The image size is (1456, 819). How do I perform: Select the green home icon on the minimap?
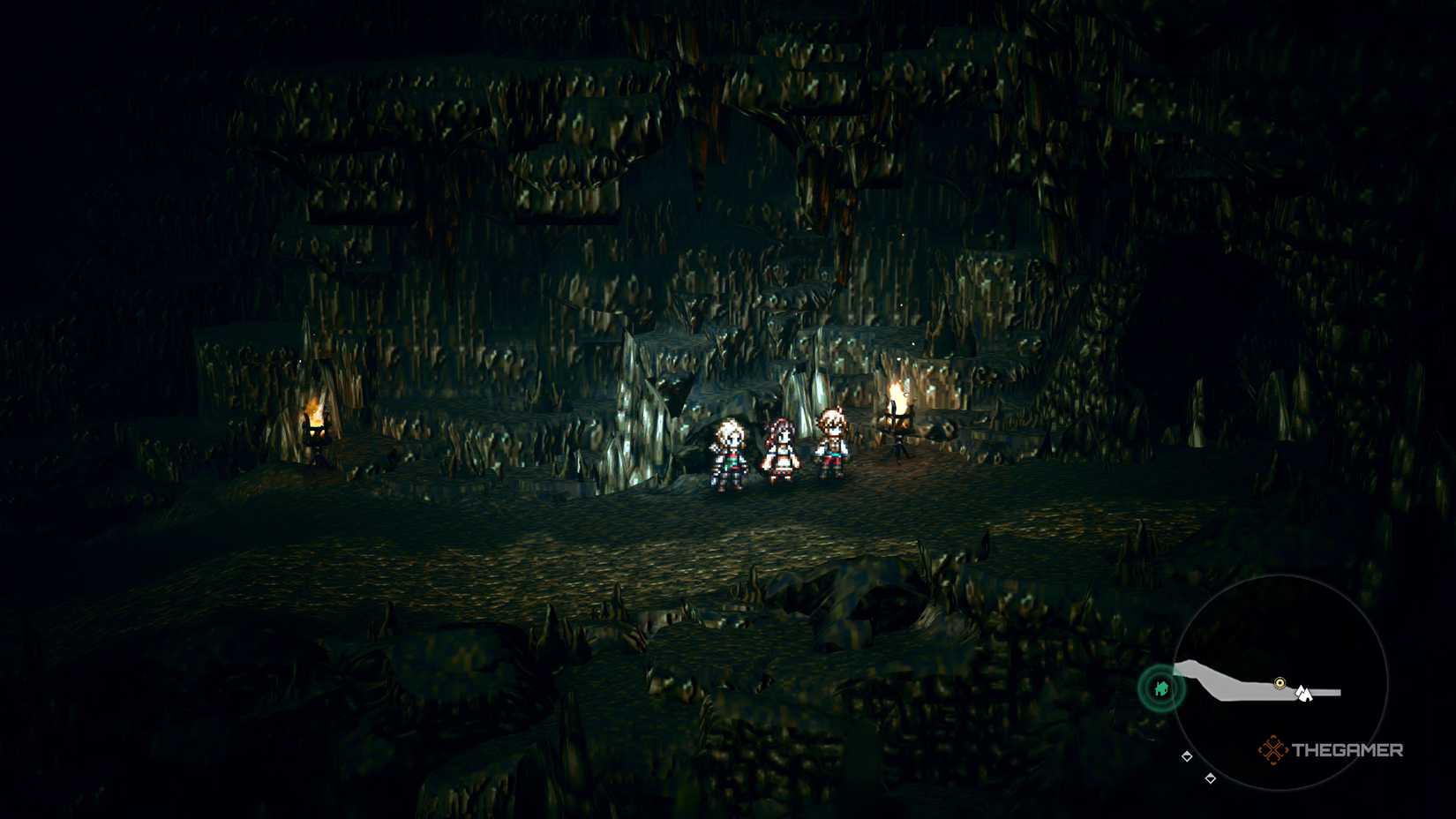click(x=1161, y=688)
